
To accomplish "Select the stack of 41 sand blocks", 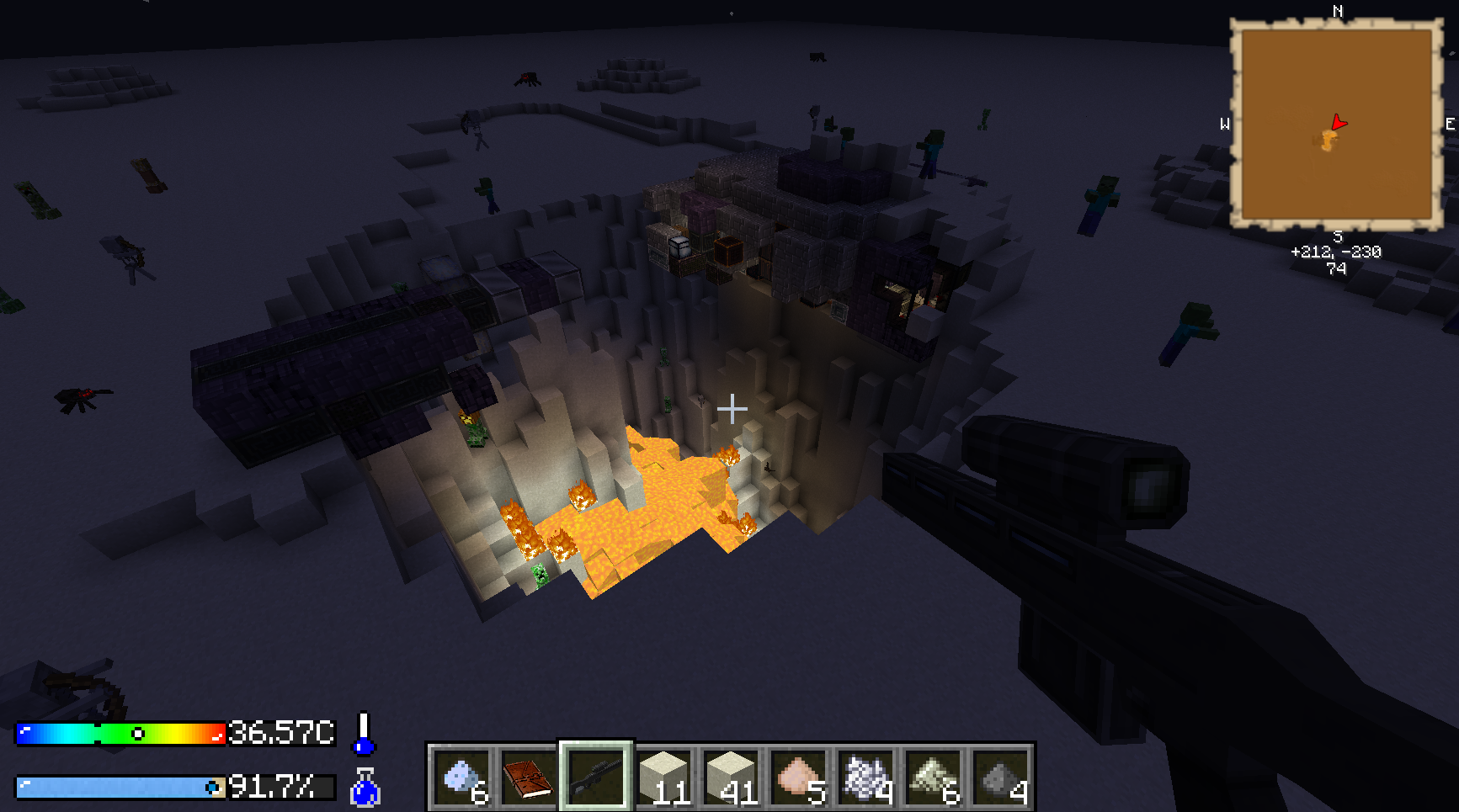I will click(x=731, y=777).
